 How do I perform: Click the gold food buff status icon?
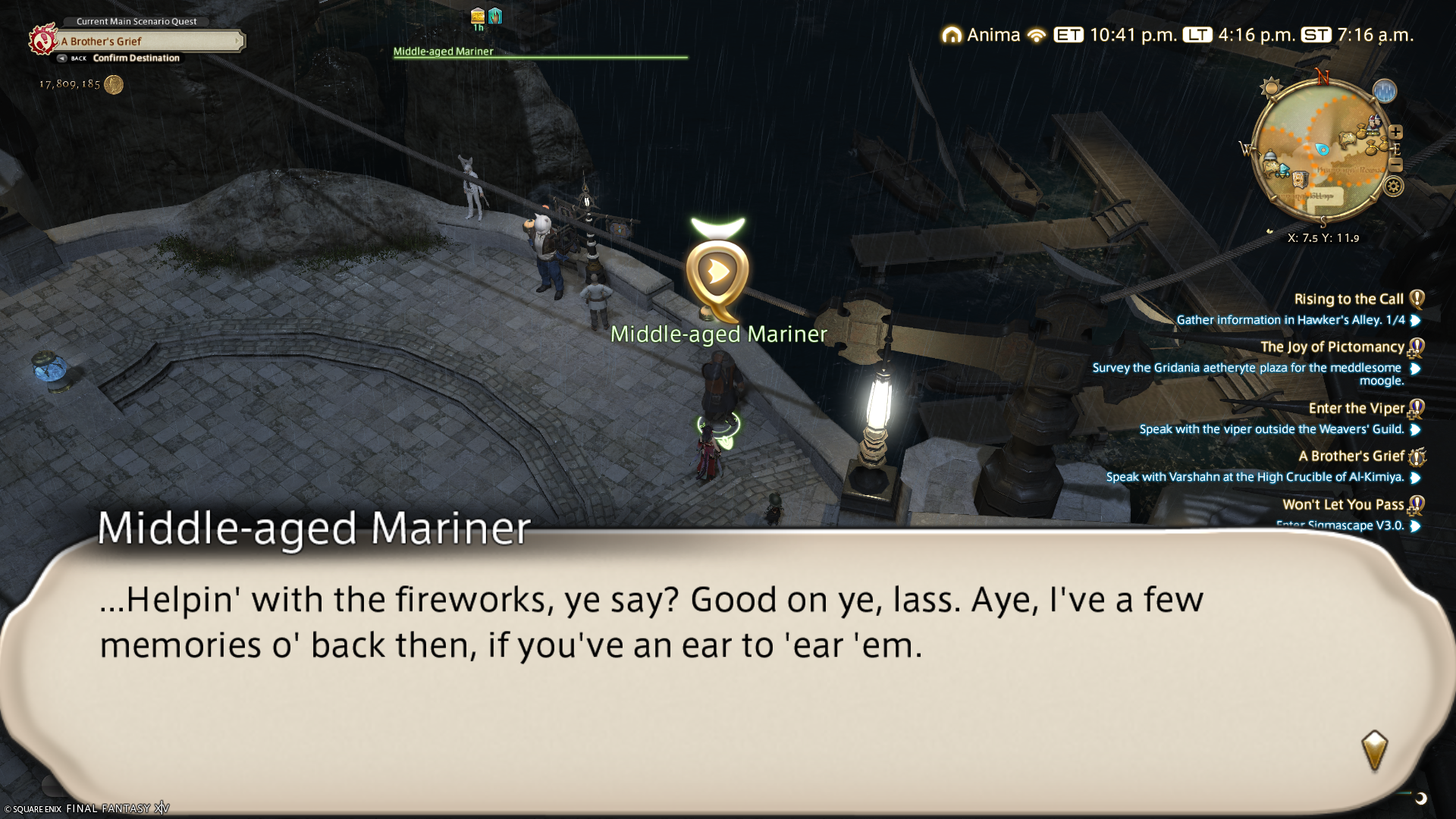coord(478,16)
